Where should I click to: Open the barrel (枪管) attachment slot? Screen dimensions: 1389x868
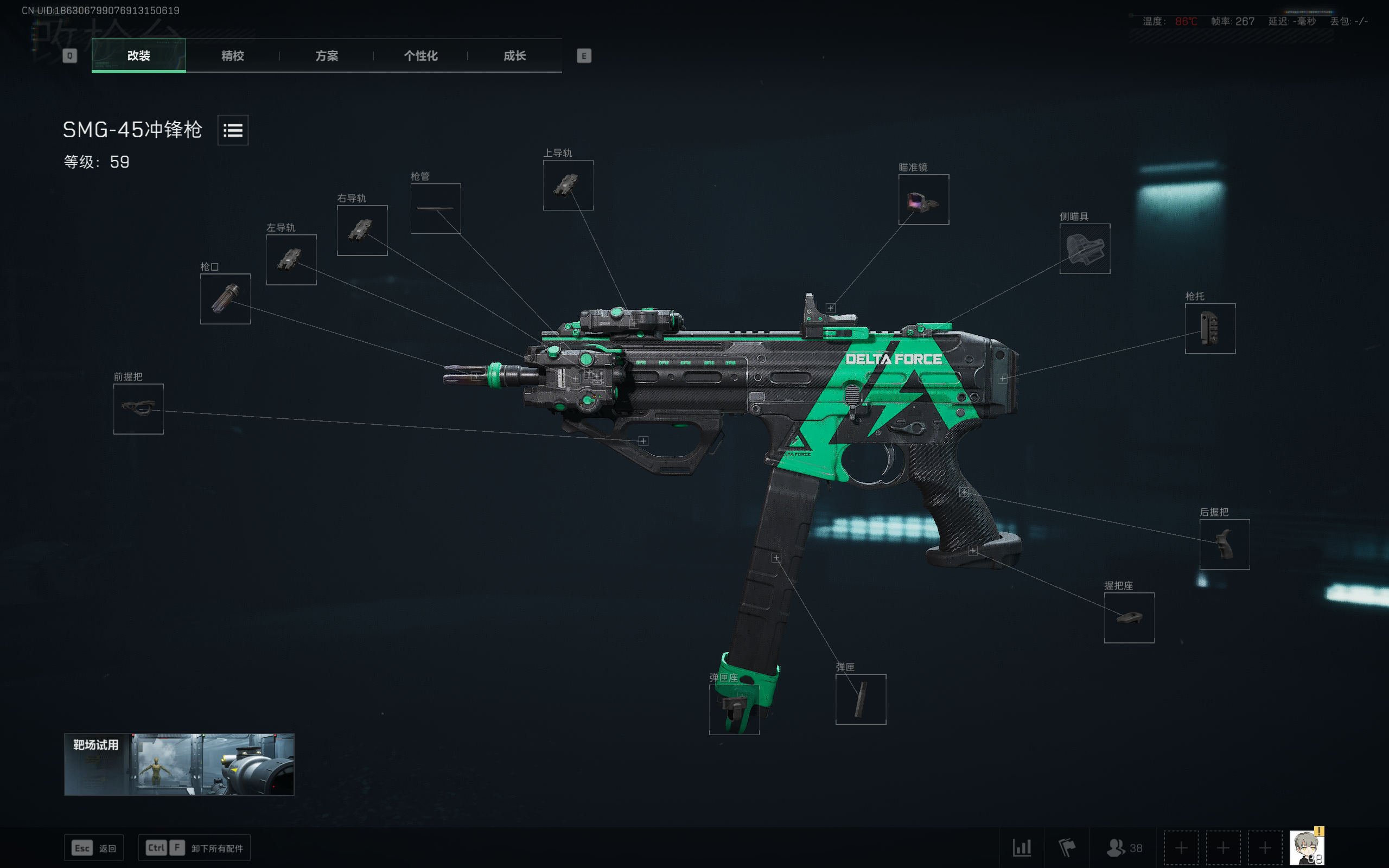pos(435,208)
